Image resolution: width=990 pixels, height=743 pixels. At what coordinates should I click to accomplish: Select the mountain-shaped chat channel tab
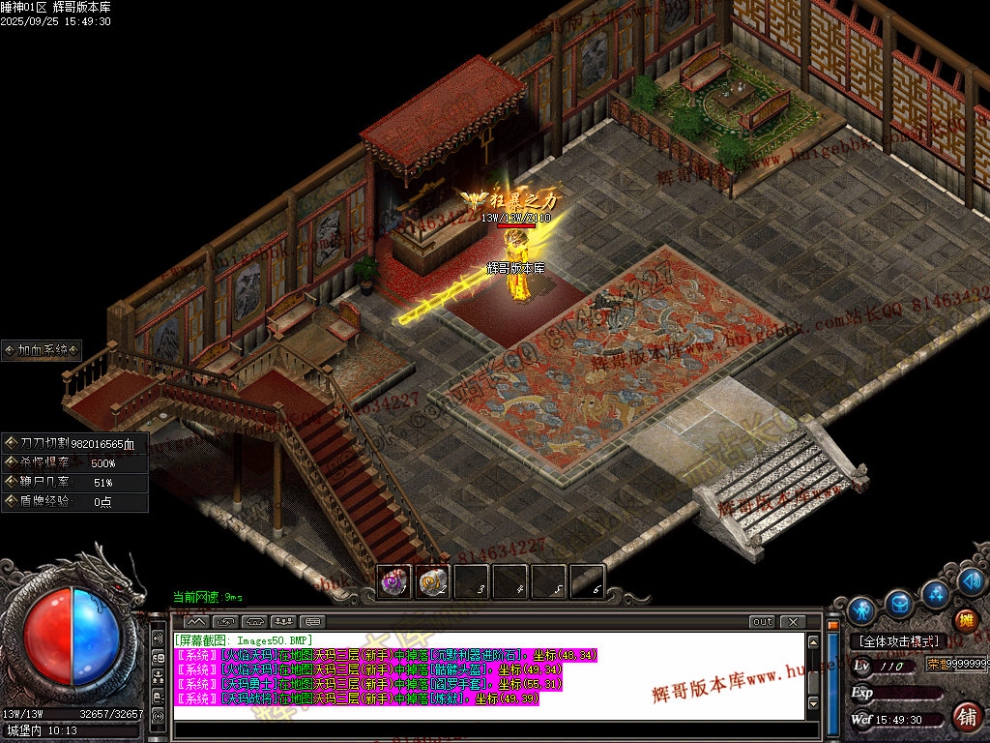click(196, 622)
